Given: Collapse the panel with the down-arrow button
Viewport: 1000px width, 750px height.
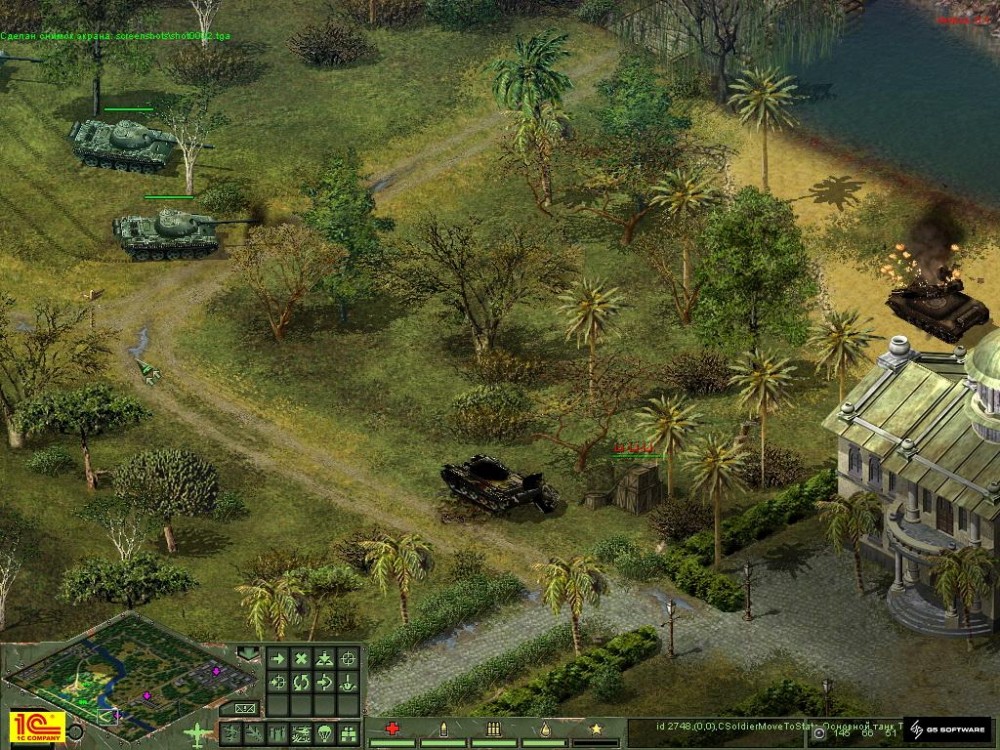Looking at the screenshot, I should click(248, 654).
